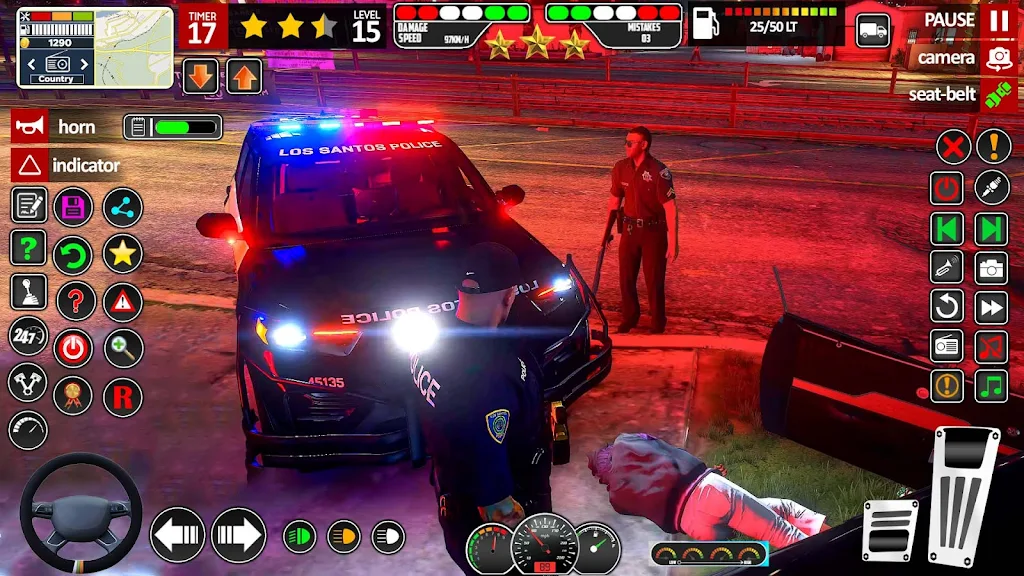
Task: Switch the camera view
Action: click(x=998, y=58)
